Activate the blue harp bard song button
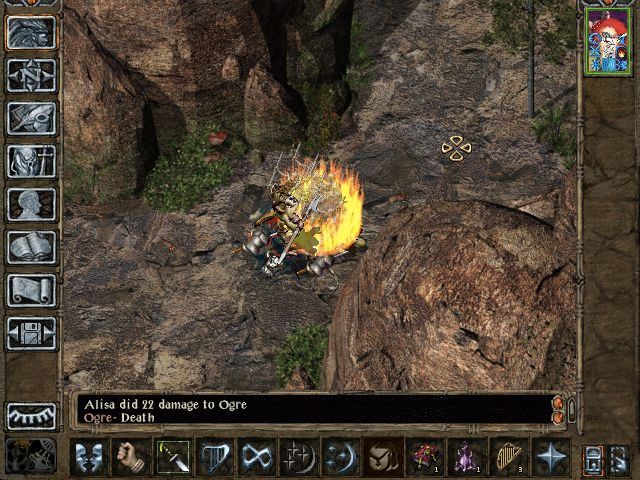640x480 pixels. click(x=216, y=457)
